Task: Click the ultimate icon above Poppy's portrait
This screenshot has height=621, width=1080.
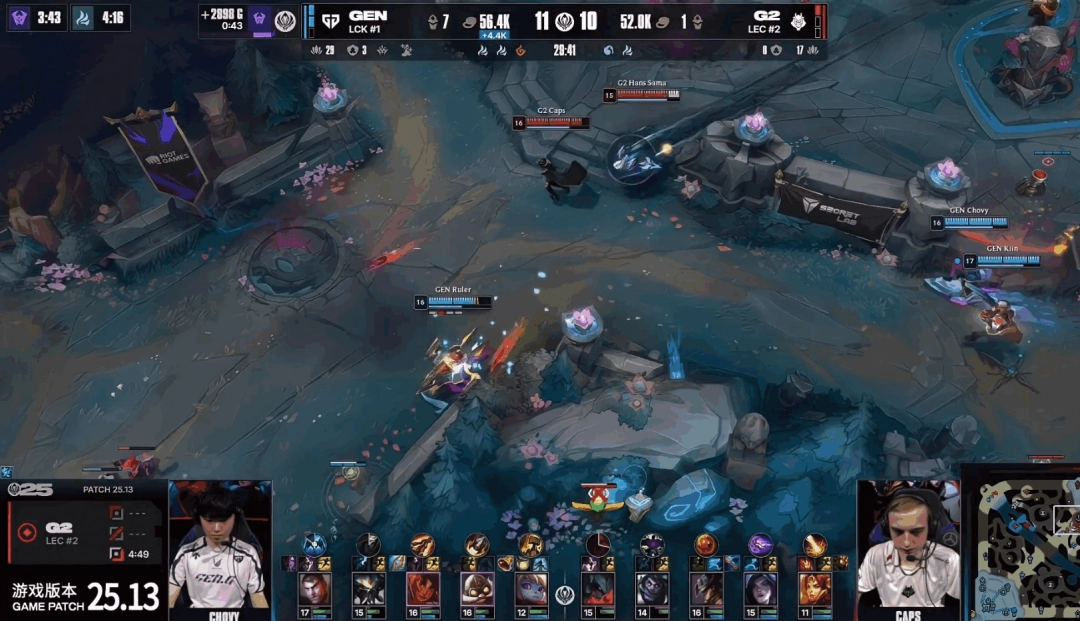Action: pos(531,545)
